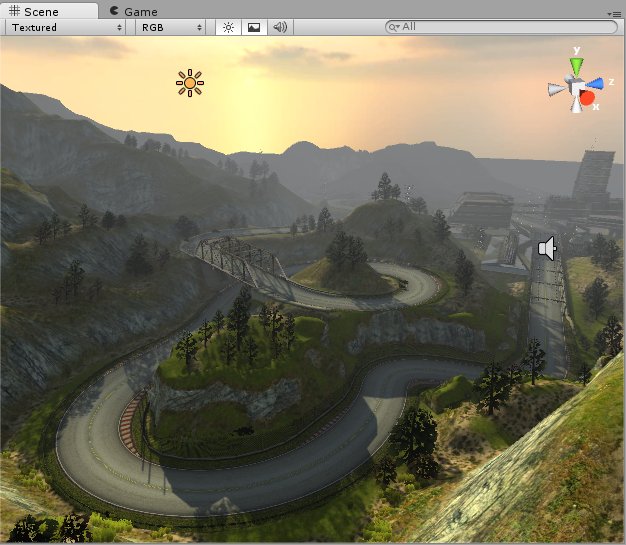This screenshot has width=626, height=545.
Task: Select the Scene tab
Action: click(34, 11)
